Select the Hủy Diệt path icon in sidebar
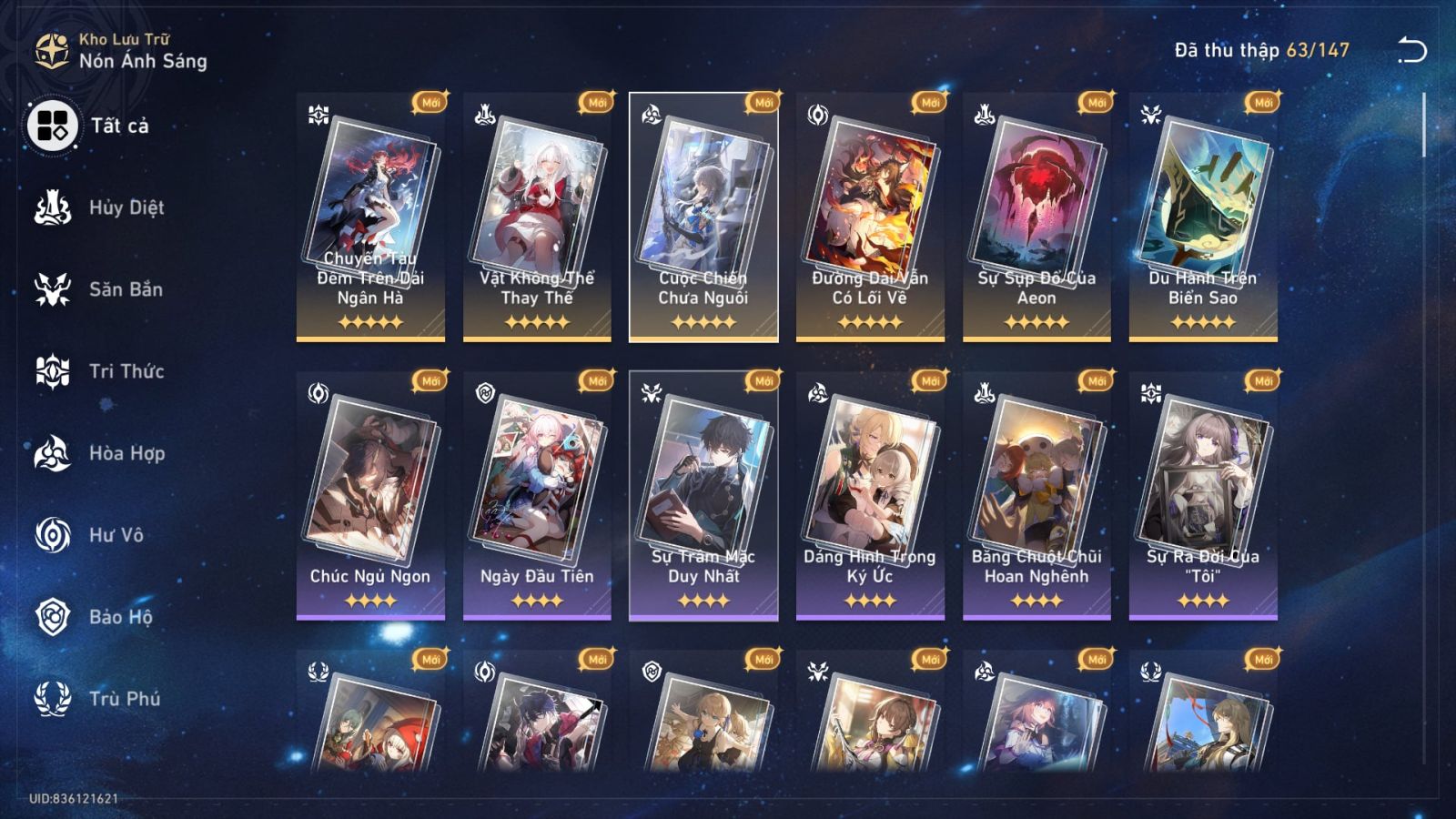The width and height of the screenshot is (1456, 819). (52, 207)
